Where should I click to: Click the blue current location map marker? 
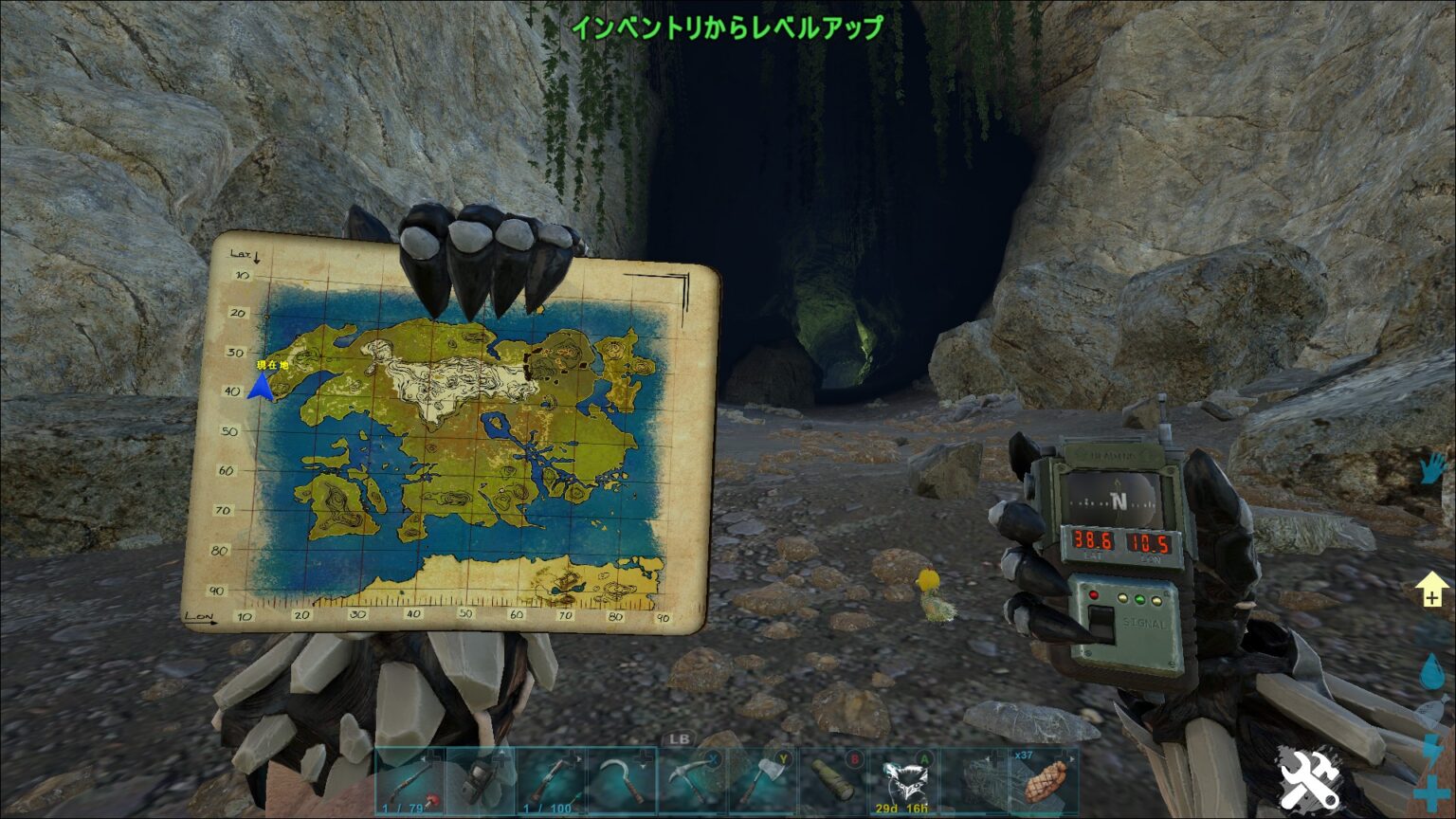click(x=261, y=386)
